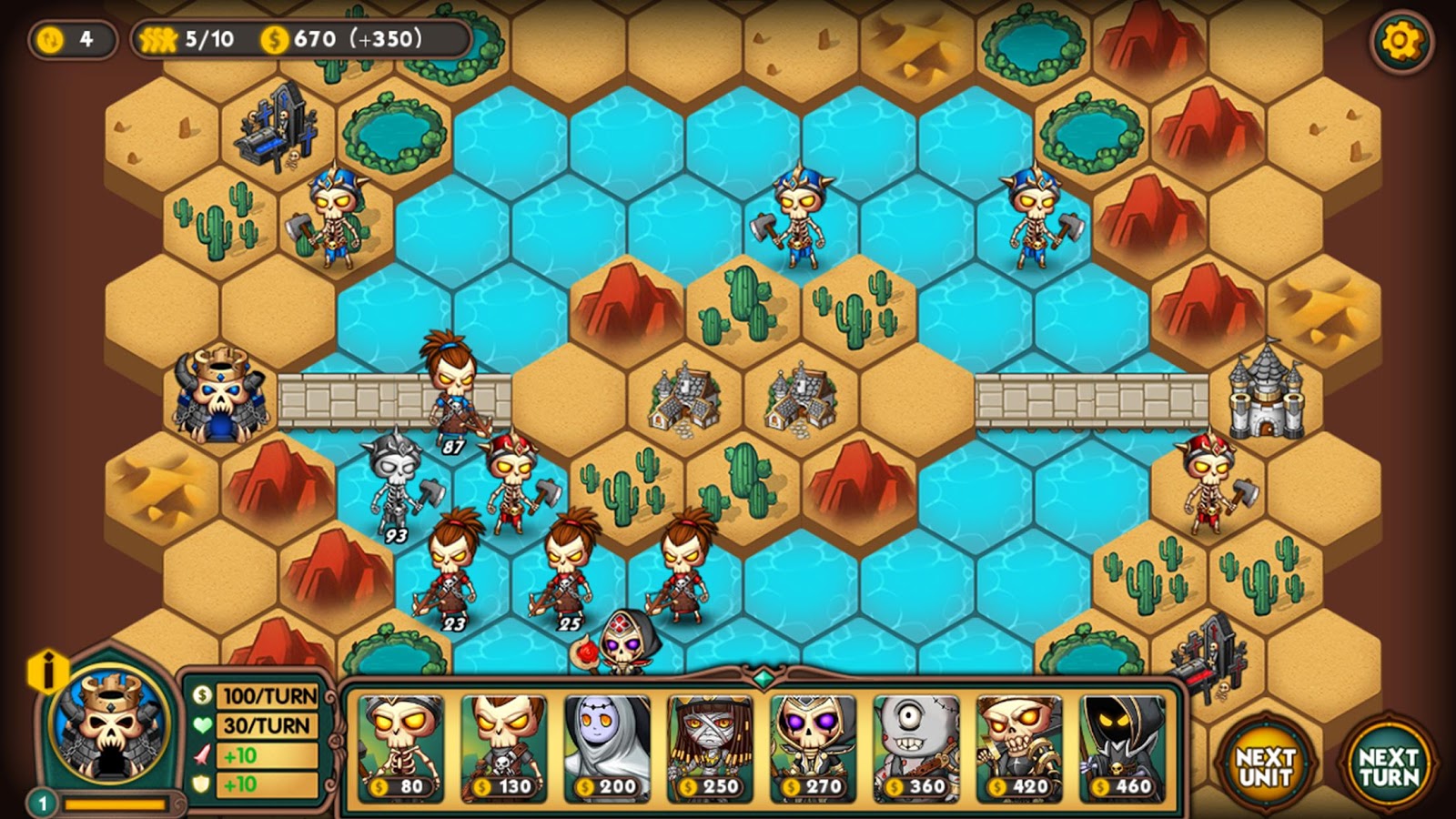Click the gold coin showing 670 (+350)
Viewport: 1456px width, 819px height.
[x=274, y=39]
